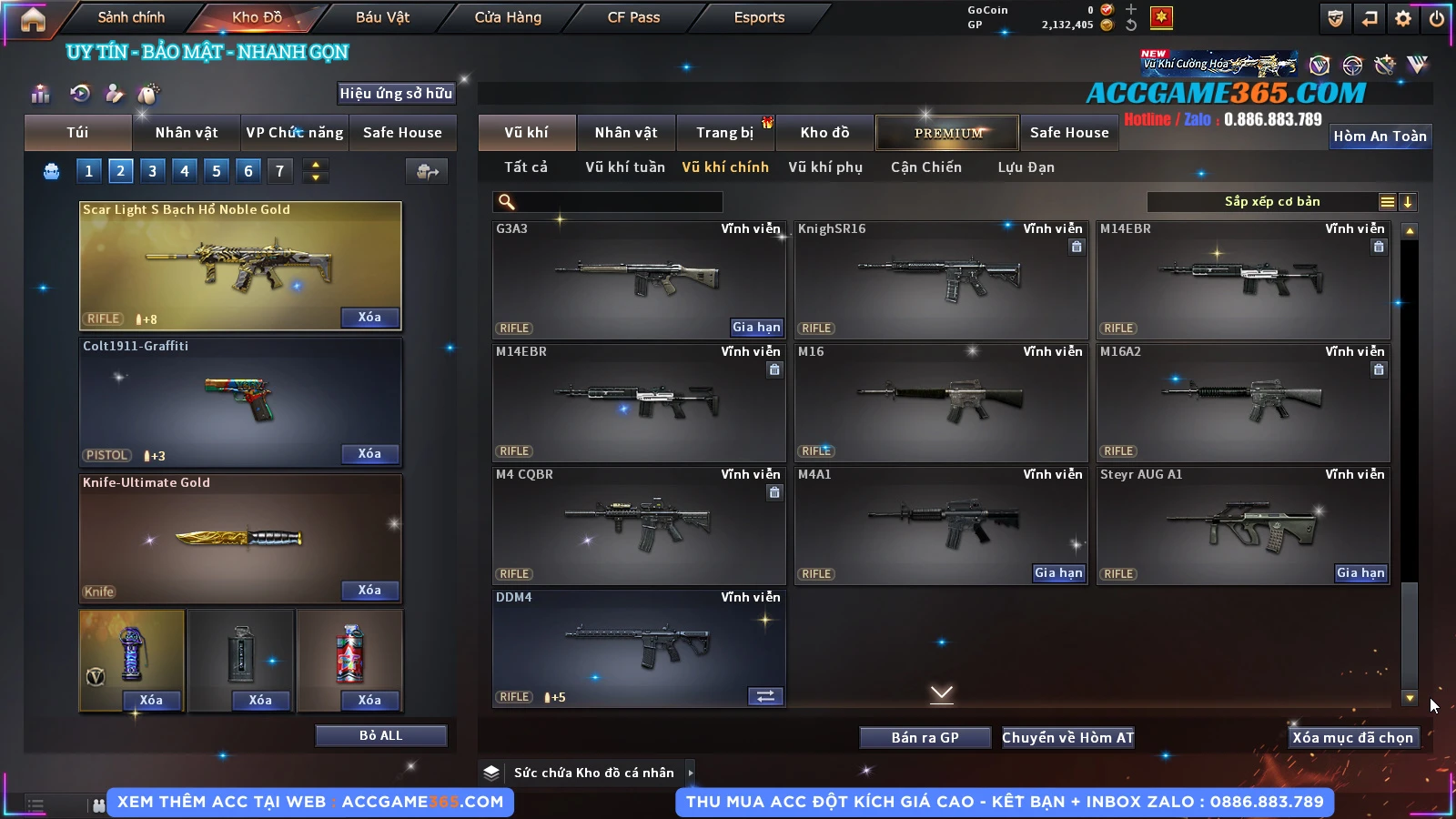Filter by Vũ khí phụ category
Screen dimensions: 1456x819
click(x=824, y=167)
